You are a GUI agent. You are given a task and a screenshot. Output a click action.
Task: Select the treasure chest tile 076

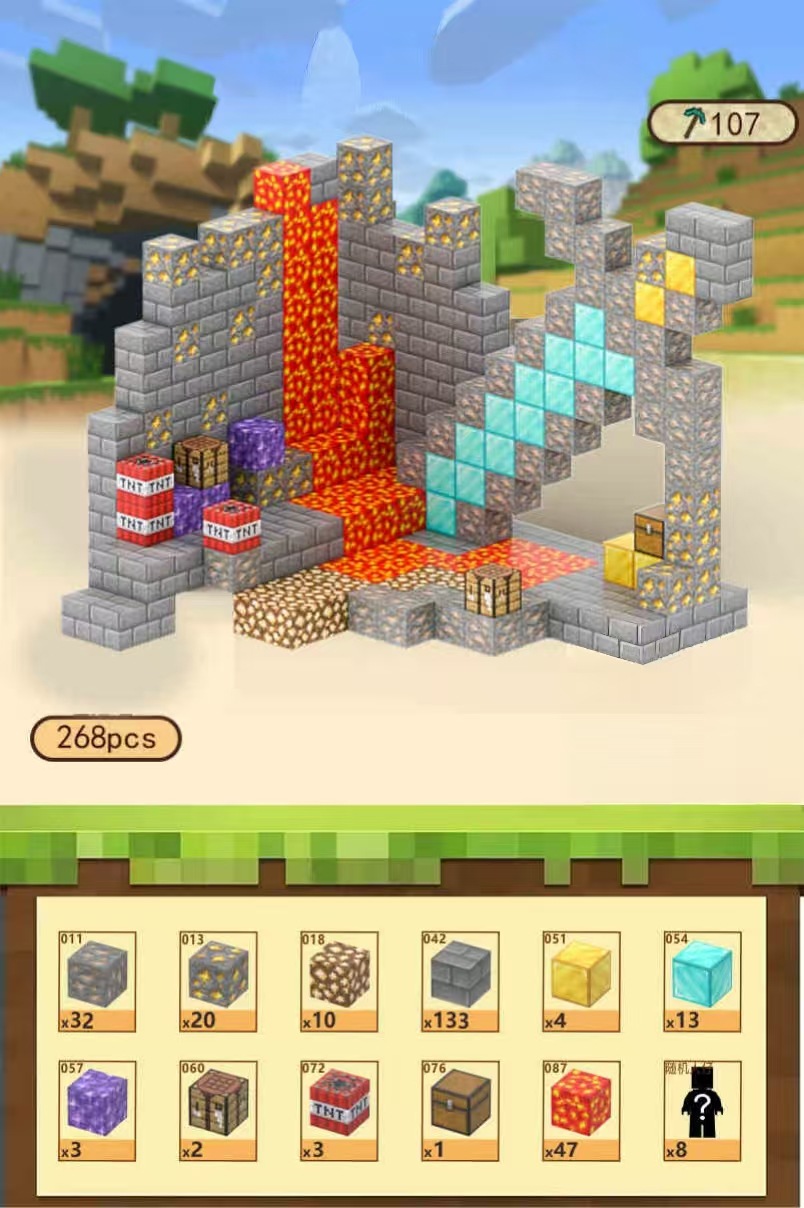click(x=460, y=1110)
